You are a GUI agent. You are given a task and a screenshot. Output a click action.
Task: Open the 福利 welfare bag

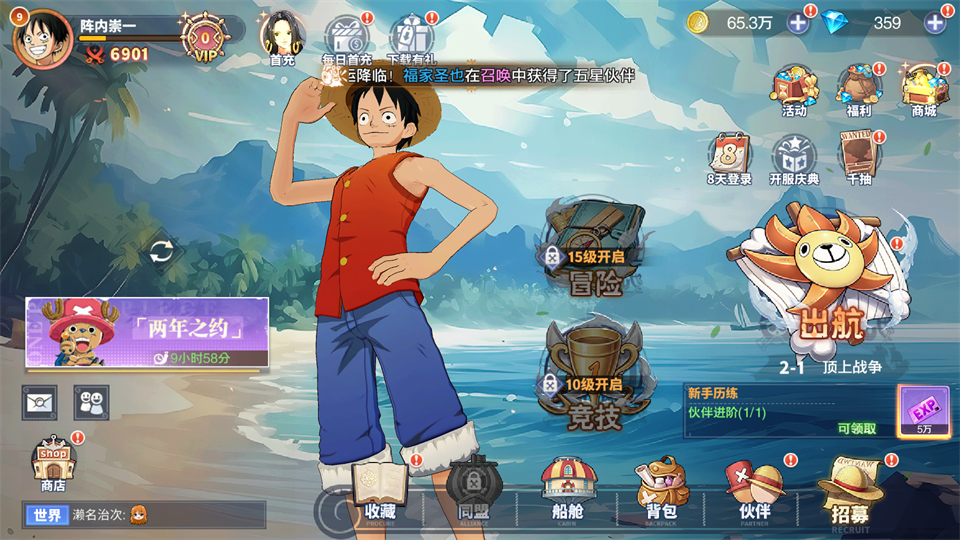(x=858, y=88)
